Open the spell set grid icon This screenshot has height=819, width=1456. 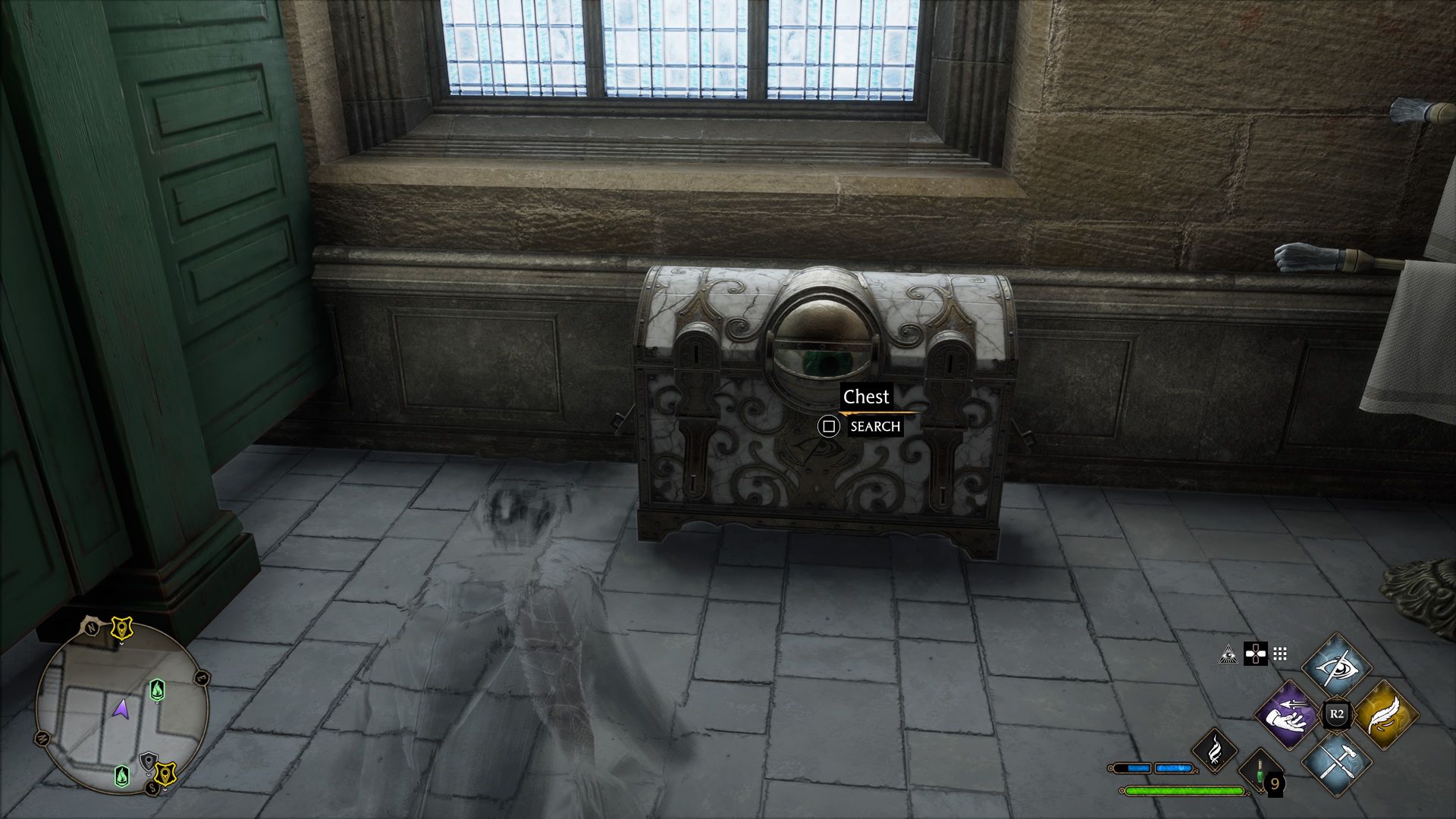pos(1279,653)
